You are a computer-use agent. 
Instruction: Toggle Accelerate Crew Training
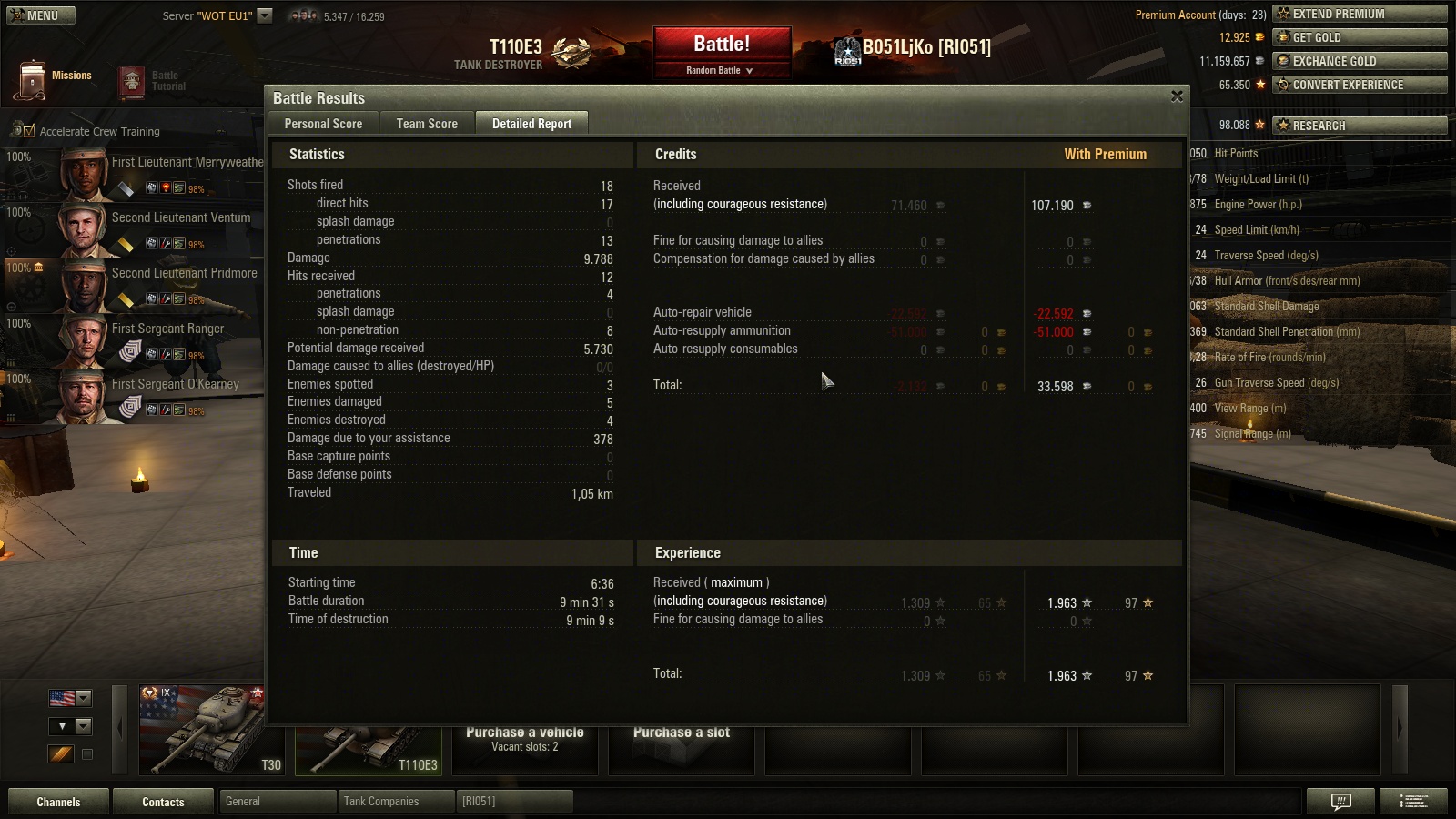click(x=27, y=132)
